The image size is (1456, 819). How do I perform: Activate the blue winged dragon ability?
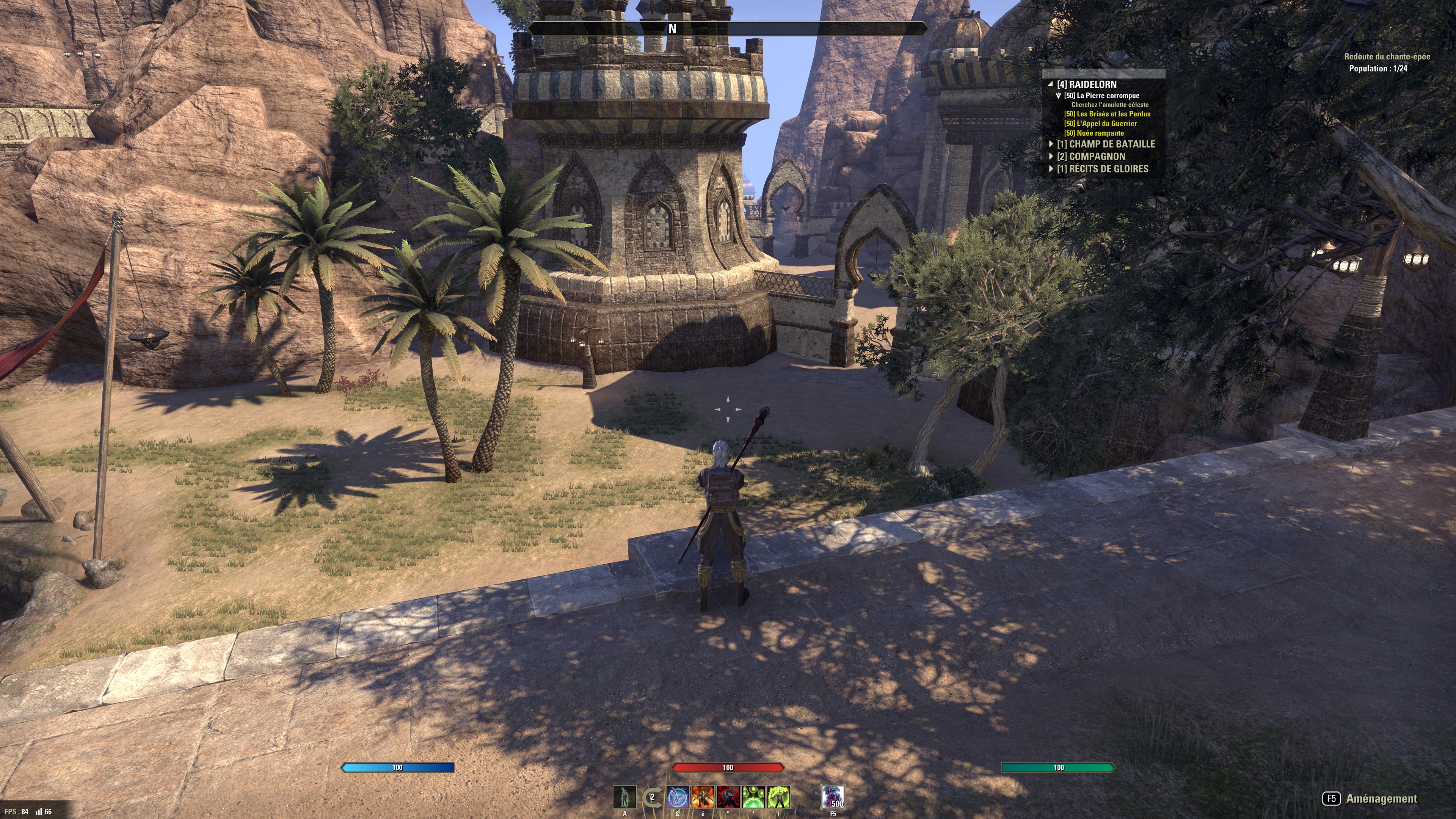678,797
